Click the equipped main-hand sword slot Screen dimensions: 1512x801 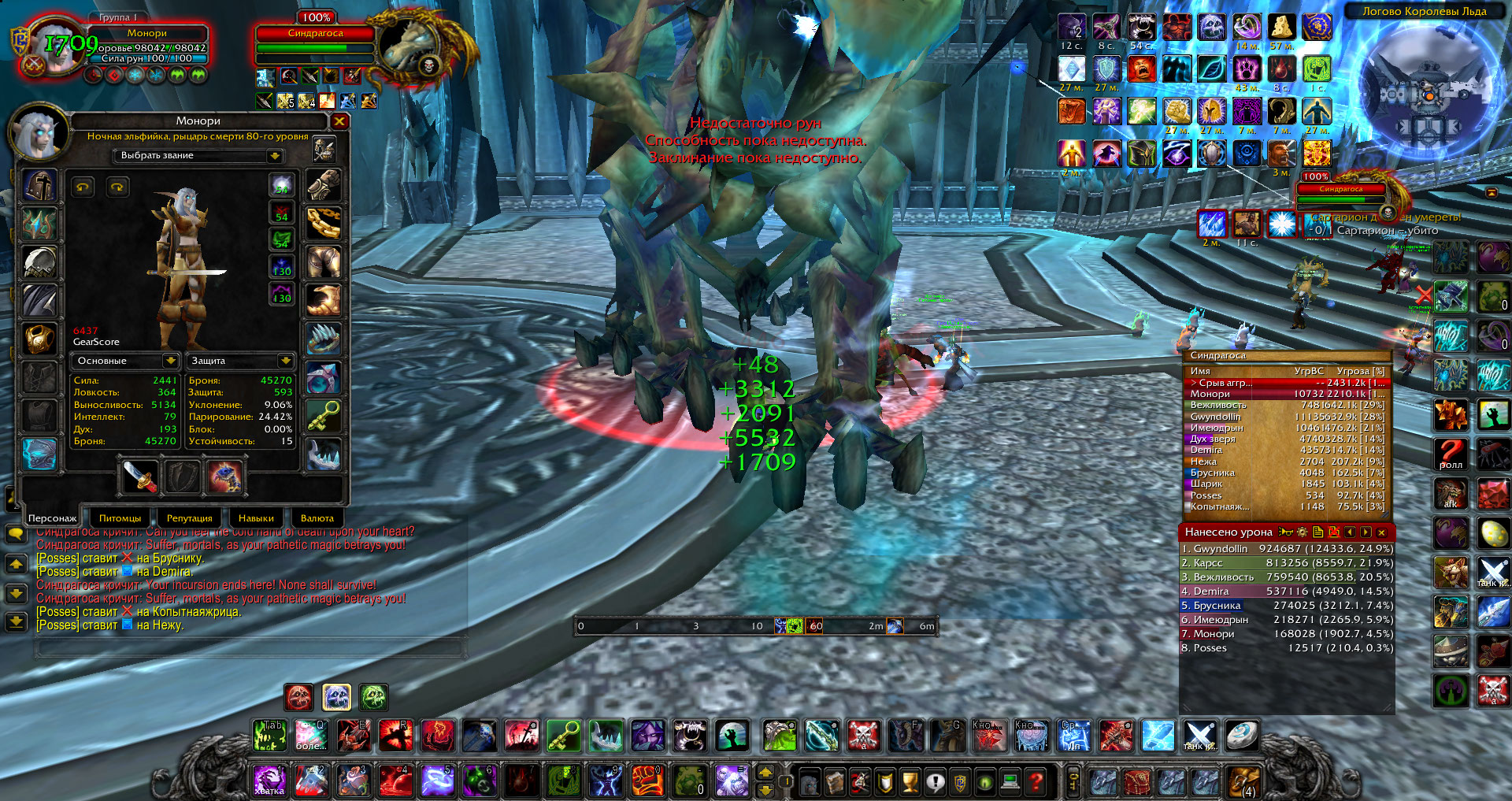click(x=140, y=477)
